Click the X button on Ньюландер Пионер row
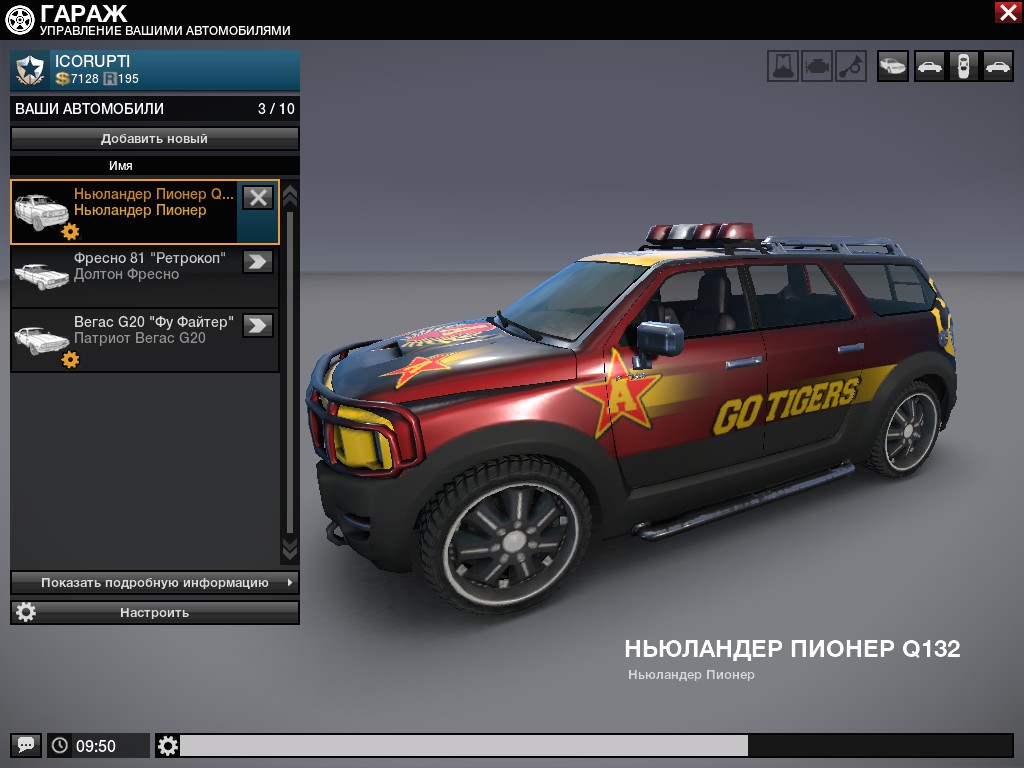Viewport: 1024px width, 768px height. point(258,197)
